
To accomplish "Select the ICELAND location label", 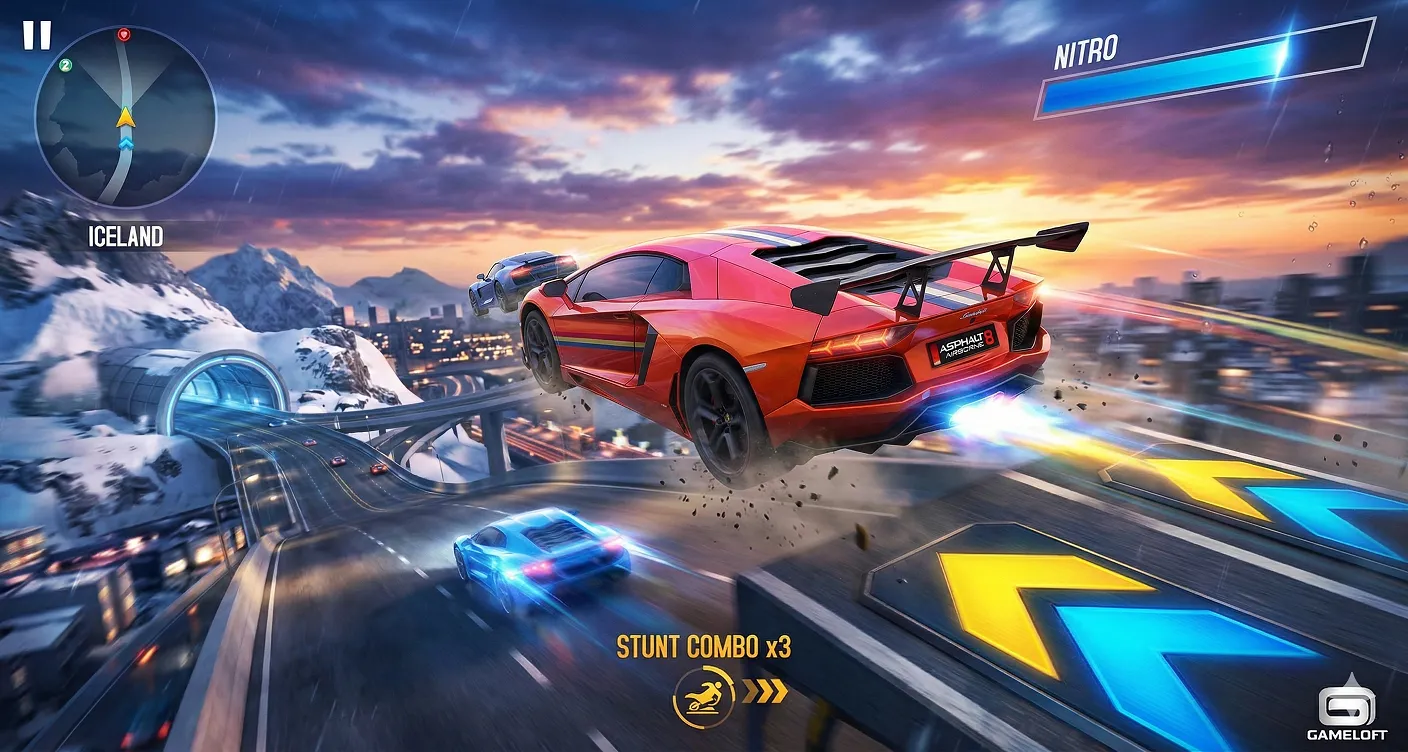I will [x=125, y=236].
